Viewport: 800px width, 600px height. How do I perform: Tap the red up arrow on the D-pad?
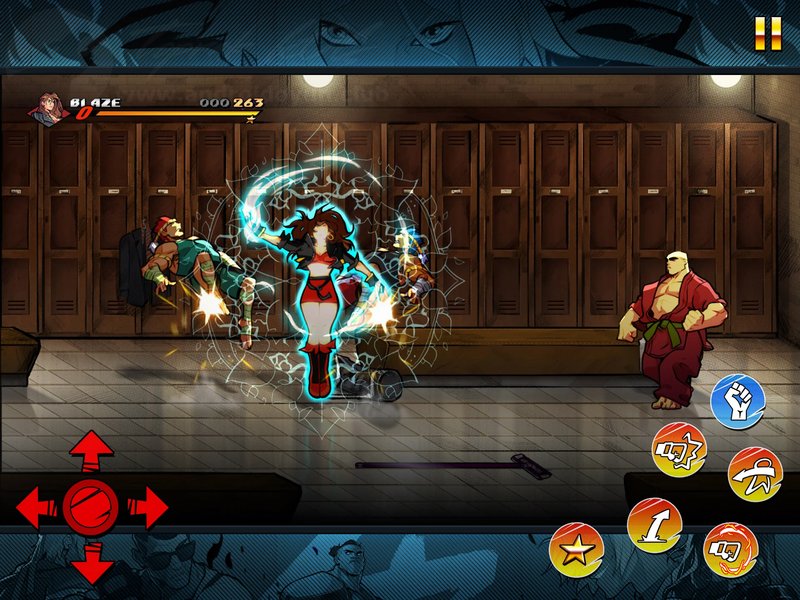[91, 451]
